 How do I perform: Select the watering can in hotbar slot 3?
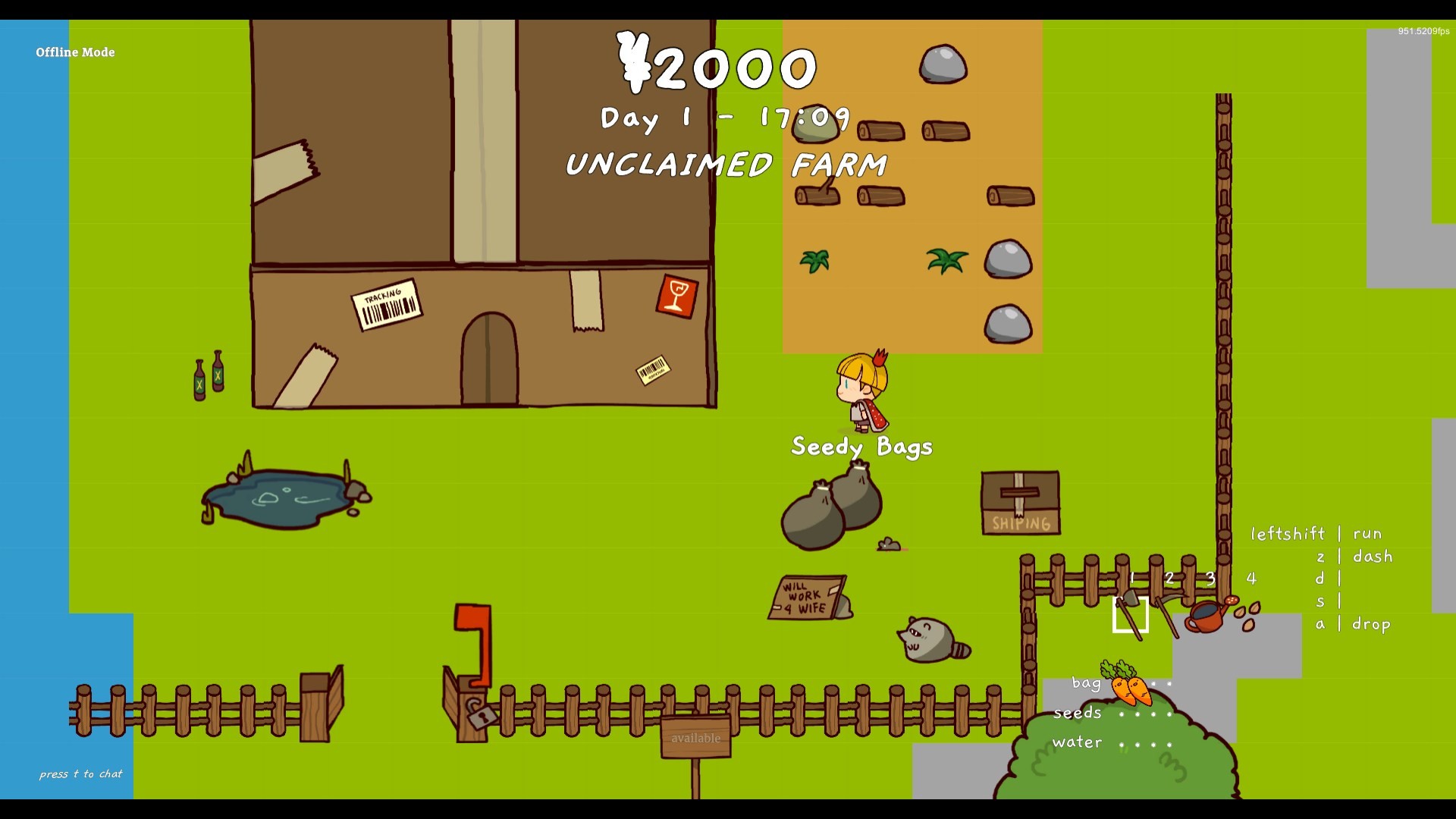1206,616
